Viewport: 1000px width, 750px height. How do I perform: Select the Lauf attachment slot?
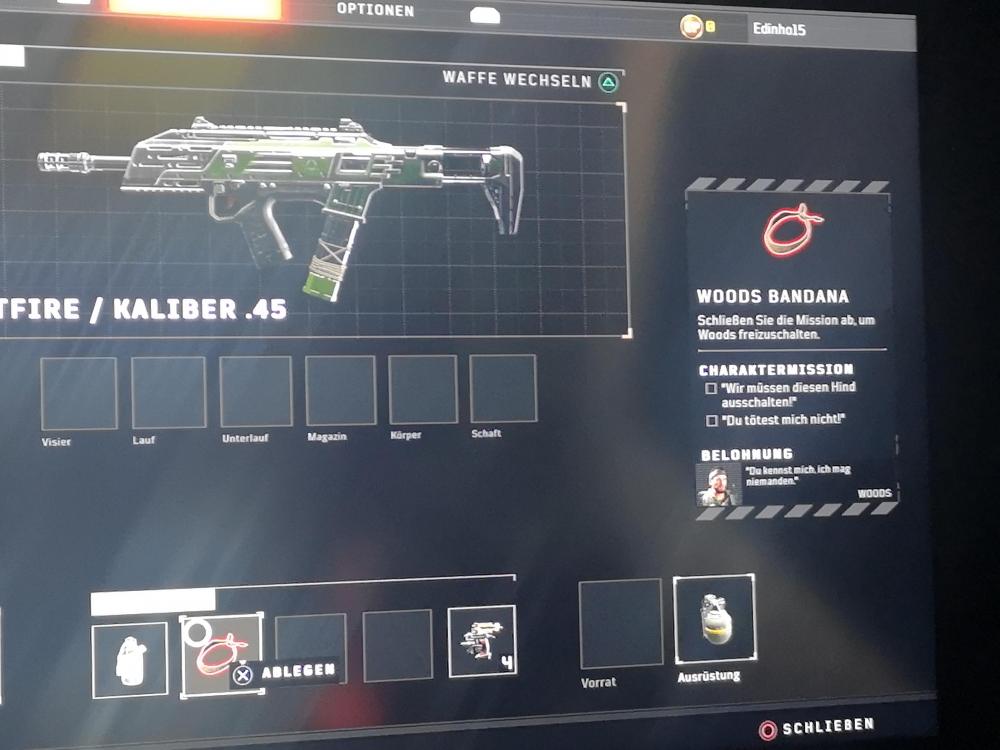(168, 392)
